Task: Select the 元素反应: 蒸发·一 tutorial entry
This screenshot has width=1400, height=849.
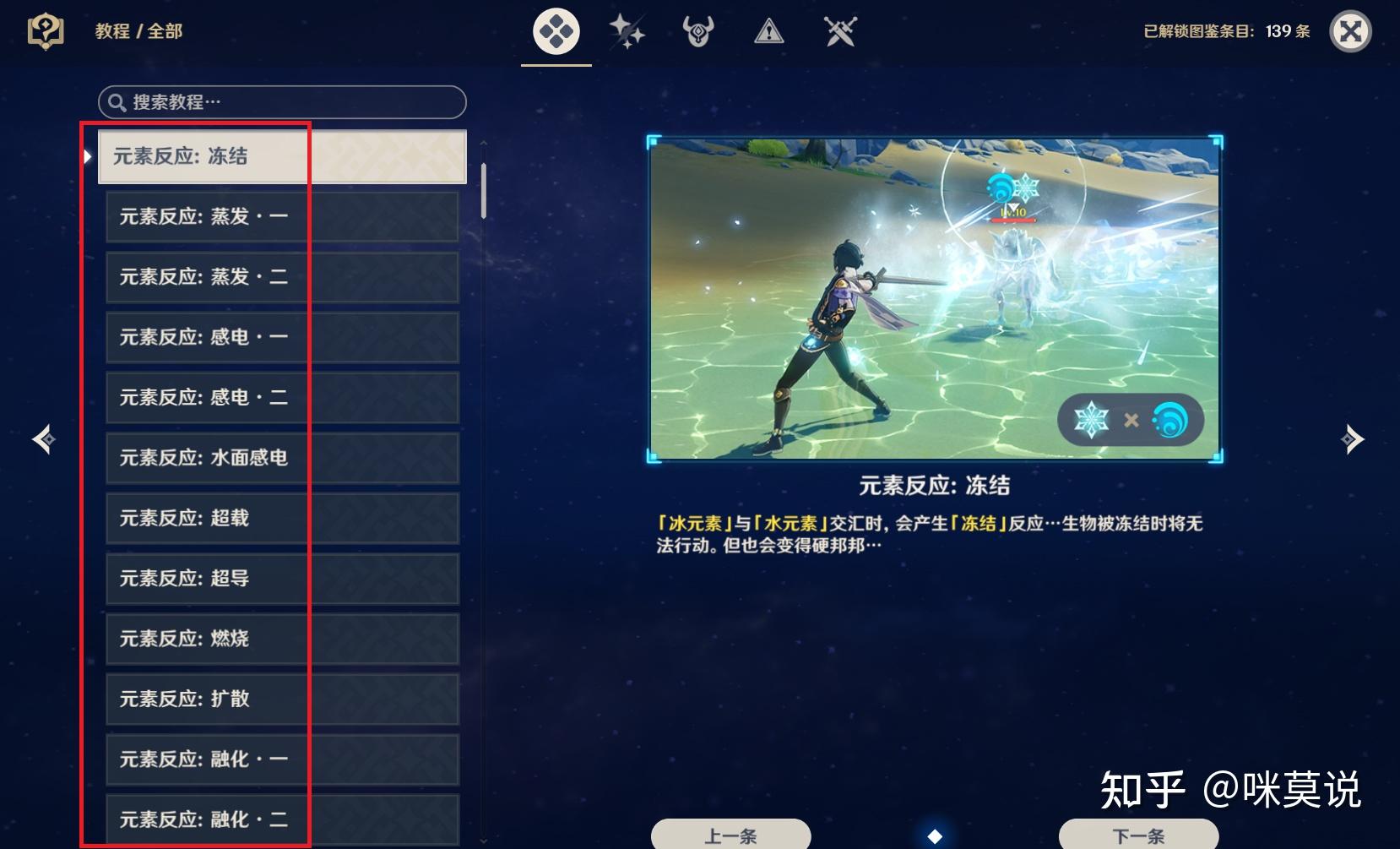Action: pyautogui.click(x=281, y=216)
